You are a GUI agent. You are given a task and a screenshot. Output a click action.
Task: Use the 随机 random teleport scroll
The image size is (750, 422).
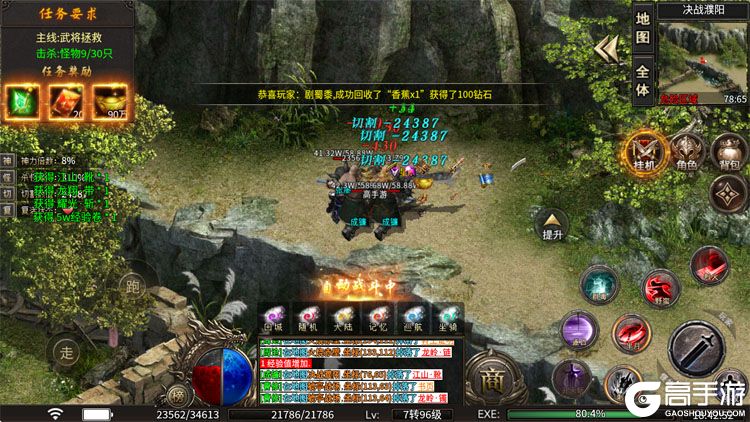tap(308, 319)
